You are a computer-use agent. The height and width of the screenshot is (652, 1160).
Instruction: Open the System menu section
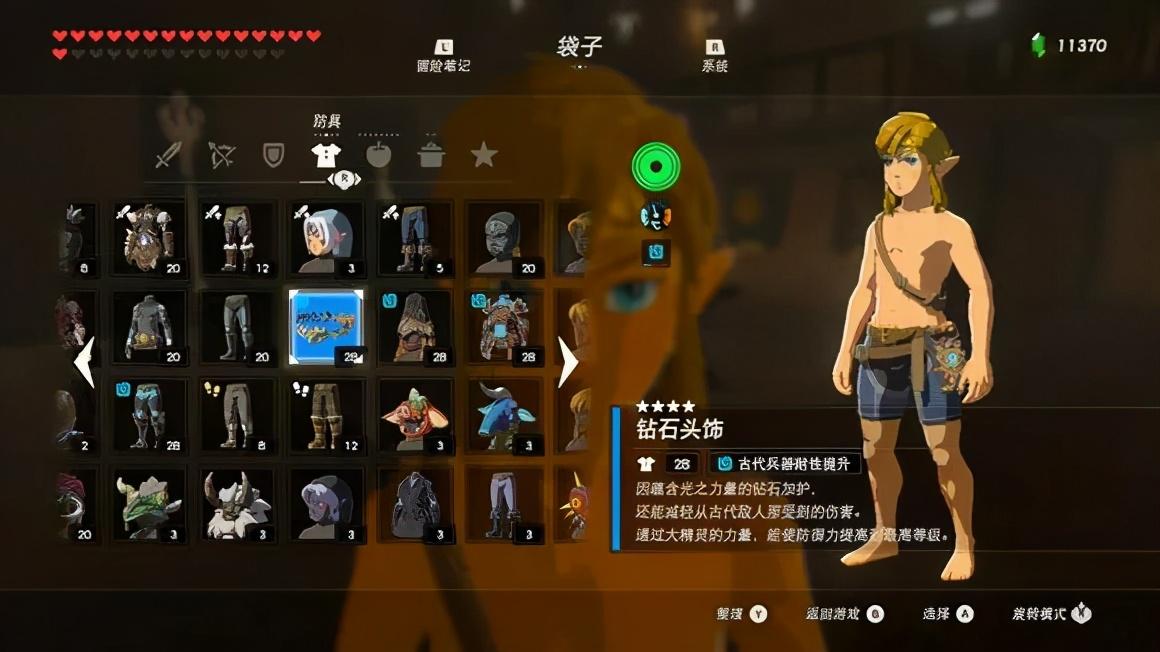click(715, 56)
